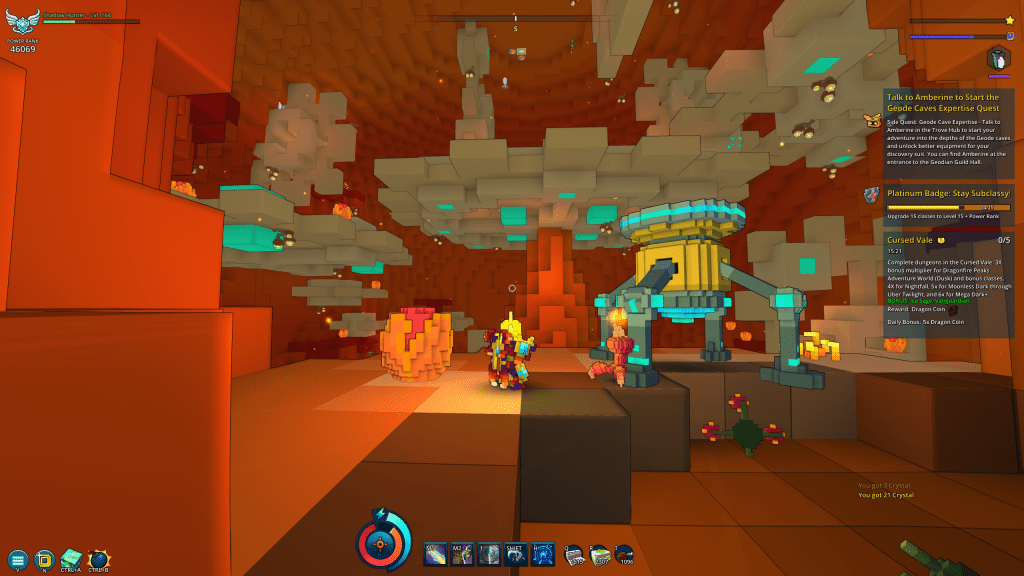Click the hexagon flask icon

click(x=998, y=57)
